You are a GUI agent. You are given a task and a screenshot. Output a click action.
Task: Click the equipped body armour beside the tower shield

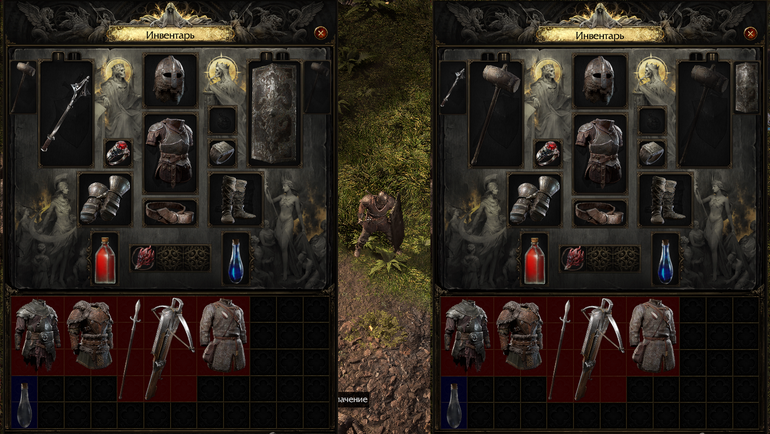point(170,151)
